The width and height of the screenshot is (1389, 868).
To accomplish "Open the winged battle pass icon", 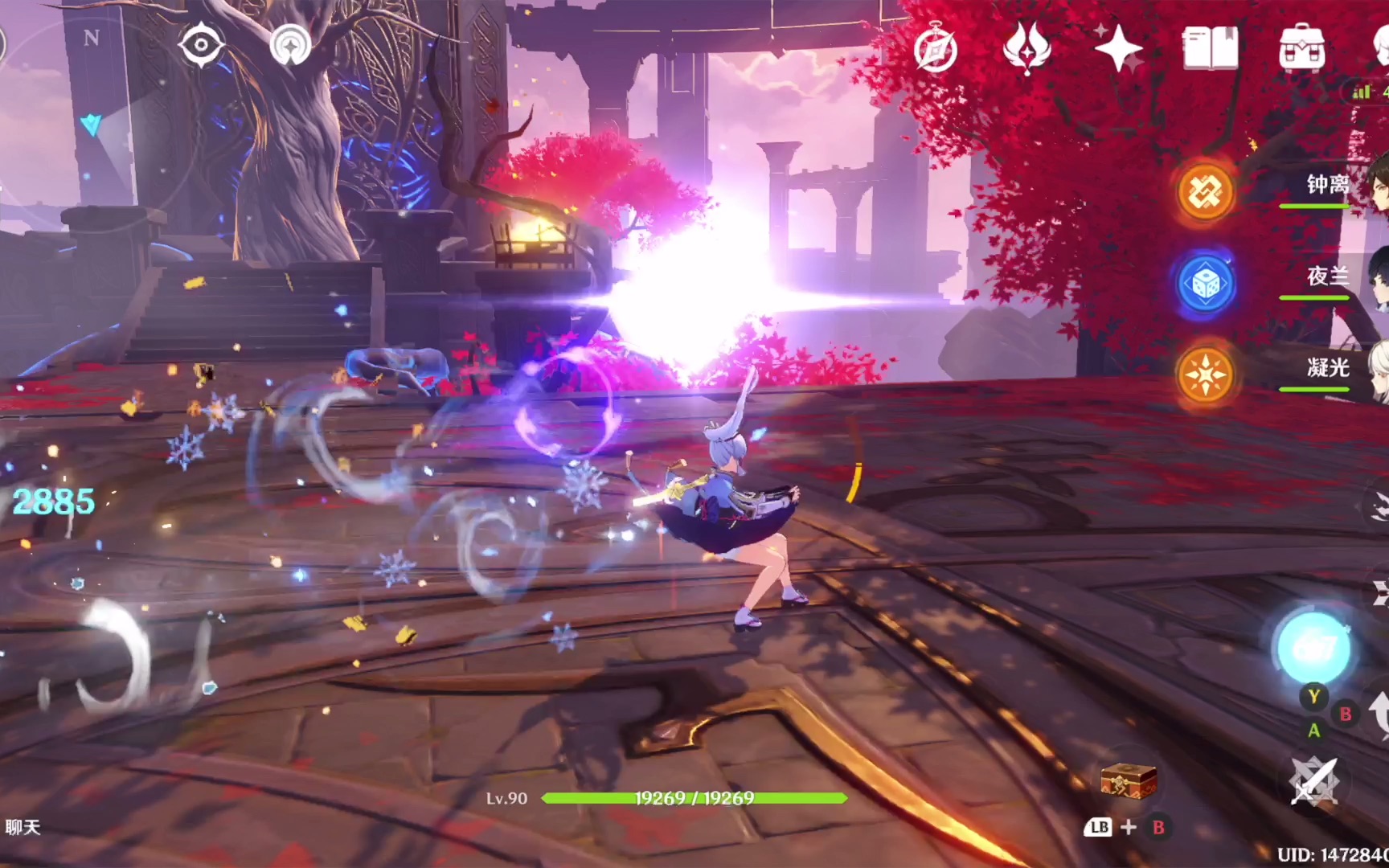I will [1026, 48].
